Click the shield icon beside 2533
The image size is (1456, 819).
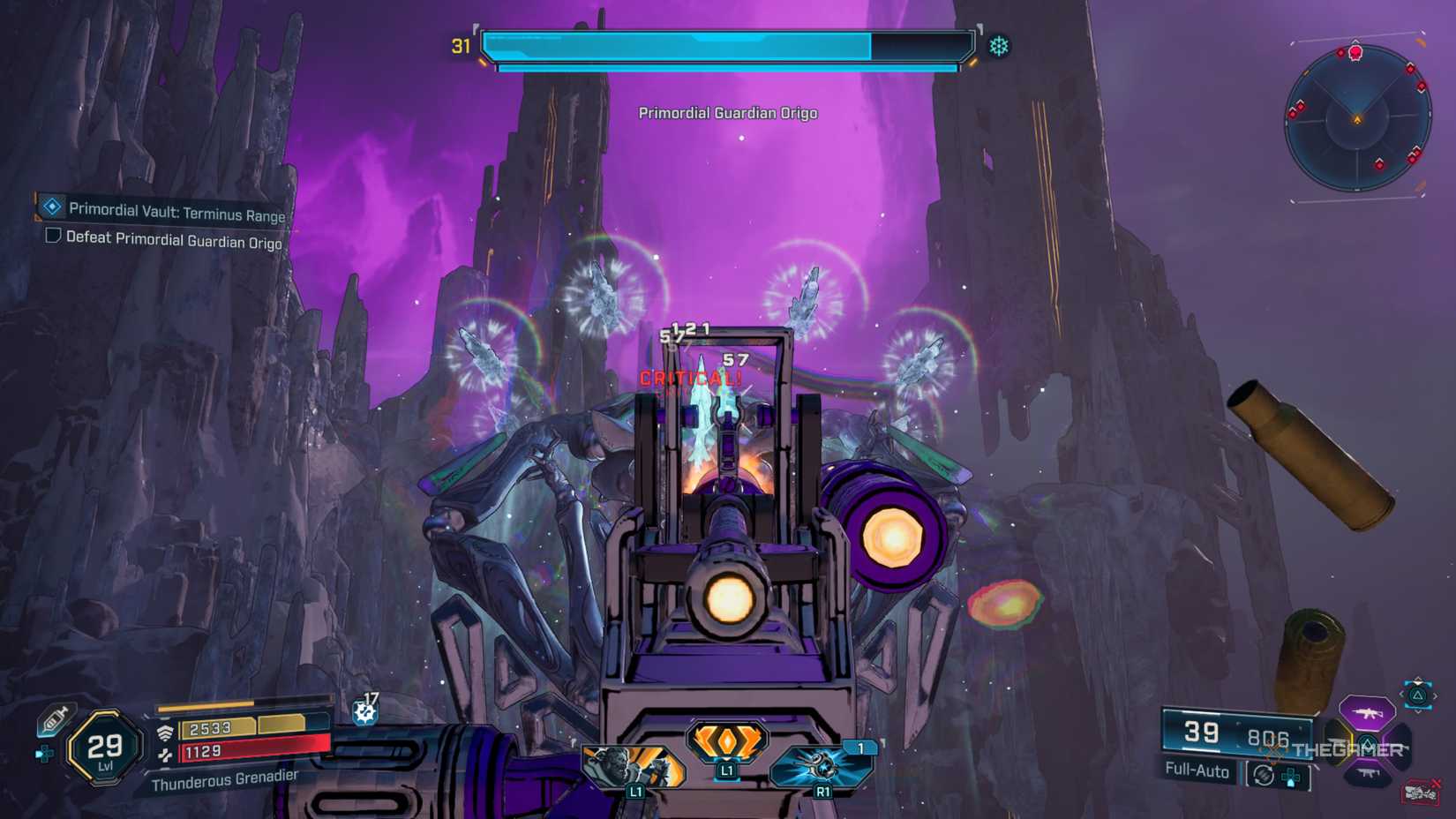(165, 733)
